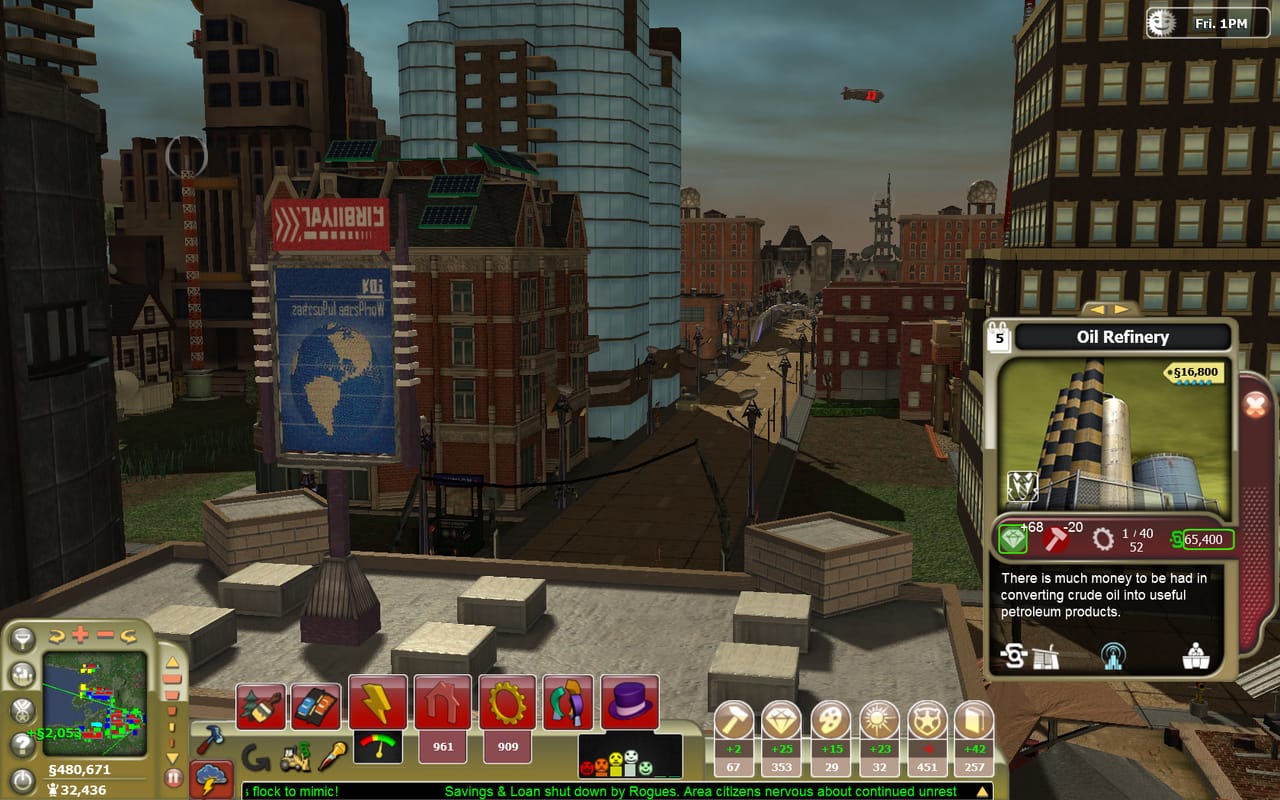This screenshot has height=800, width=1280.
Task: Switch to the paintbrush Decorations category
Action: (259, 705)
